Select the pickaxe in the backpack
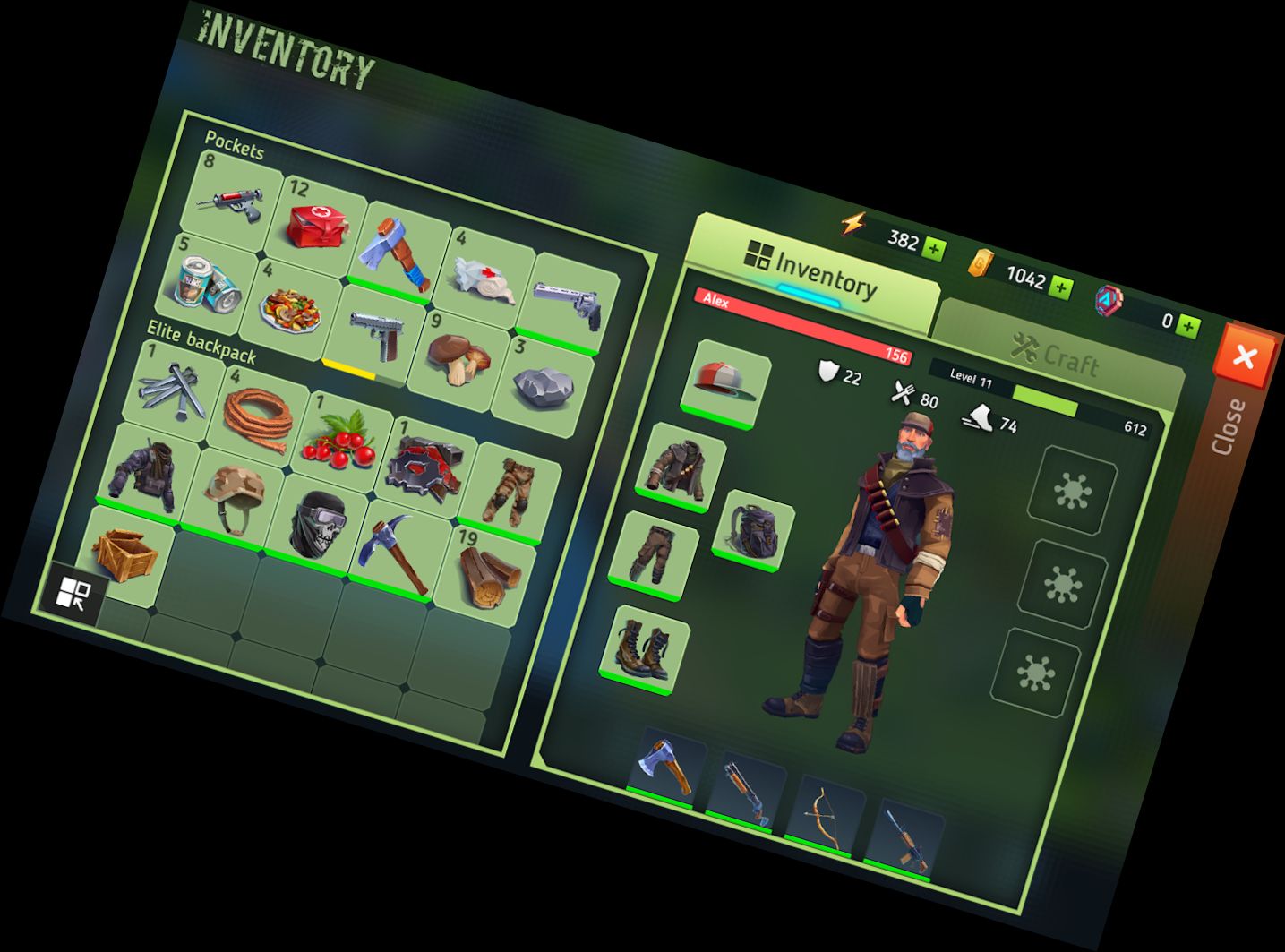 click(392, 551)
